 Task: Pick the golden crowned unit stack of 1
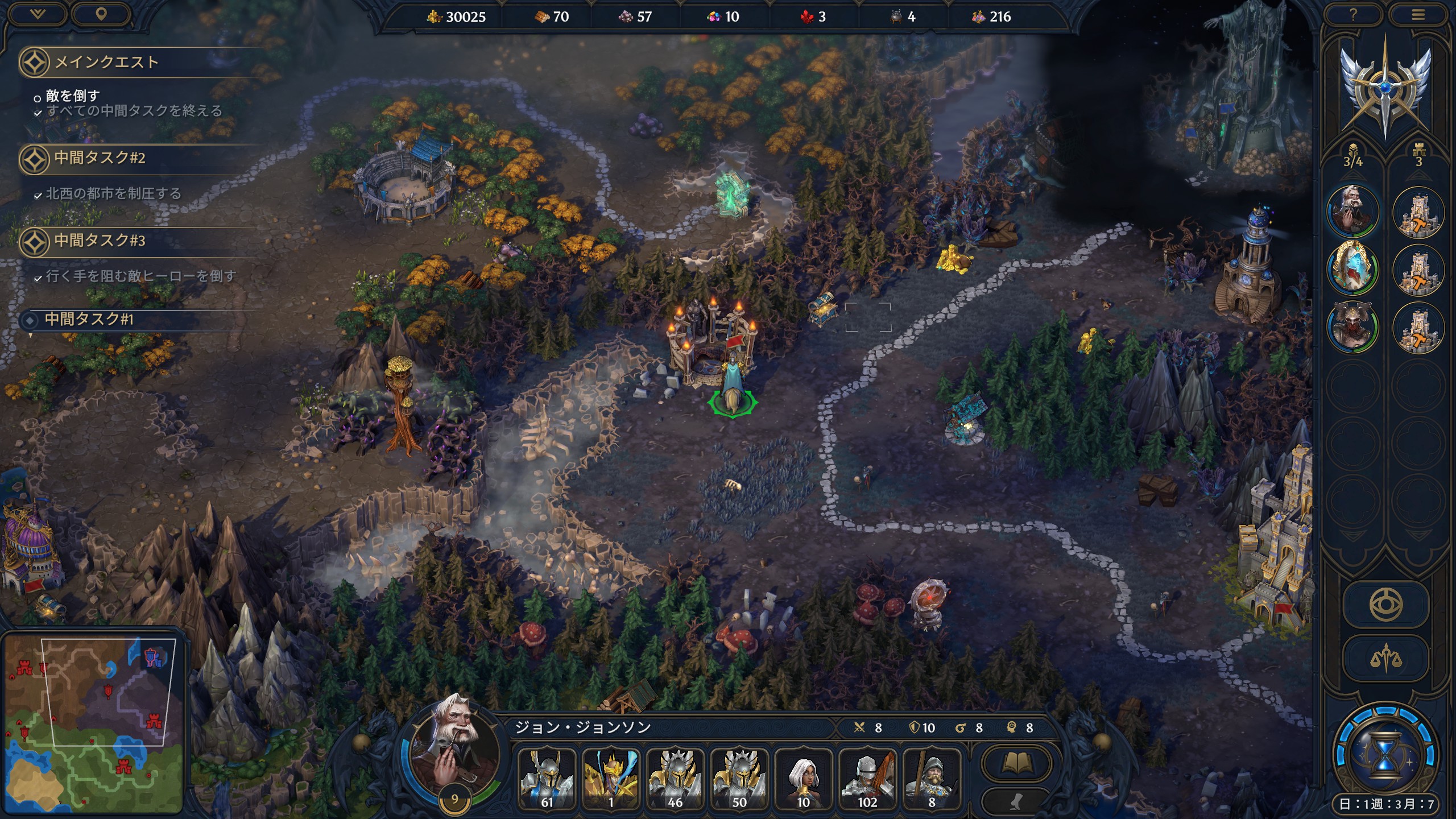coord(611,779)
